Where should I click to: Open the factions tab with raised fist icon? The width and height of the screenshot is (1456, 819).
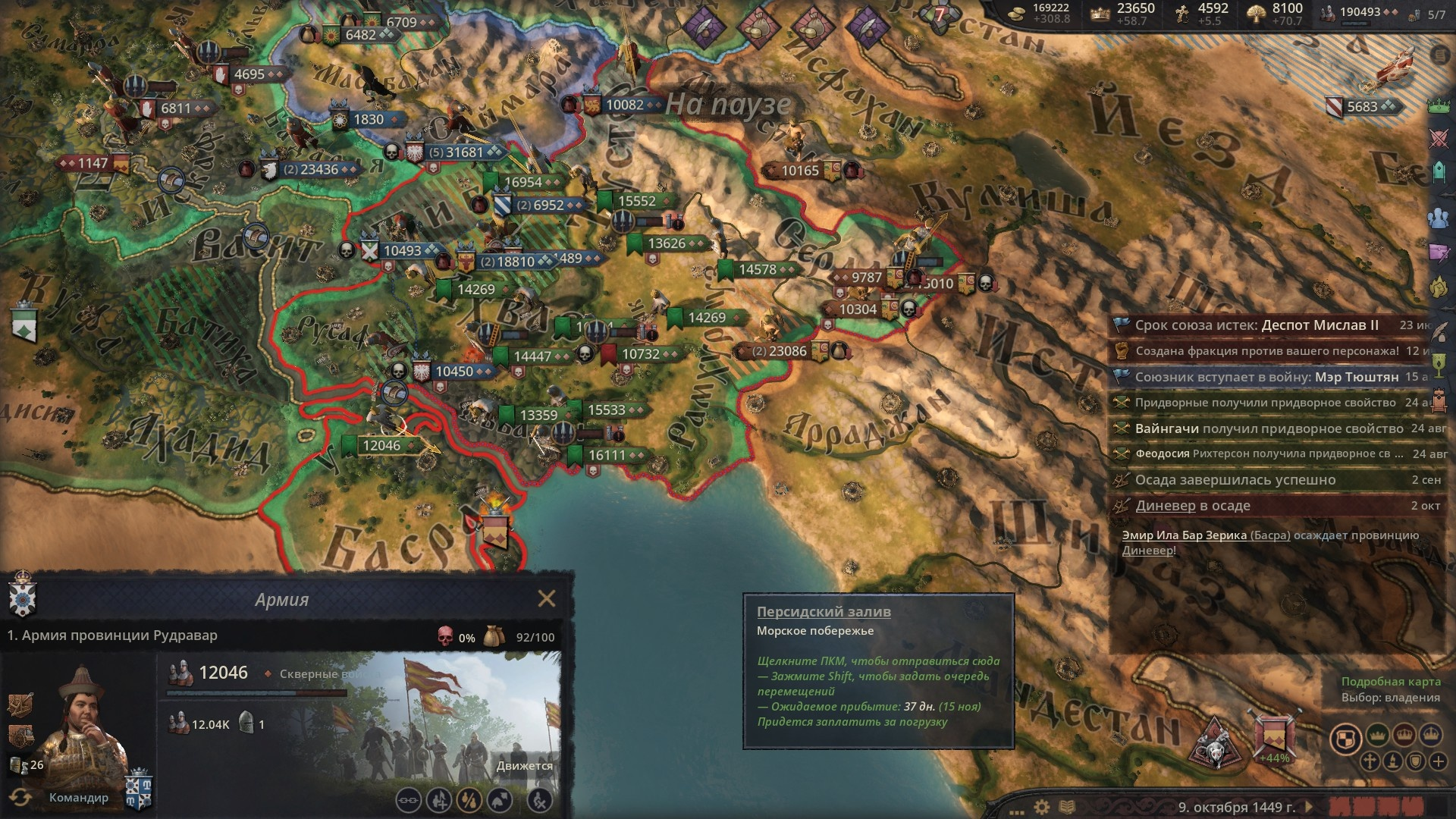click(1439, 288)
